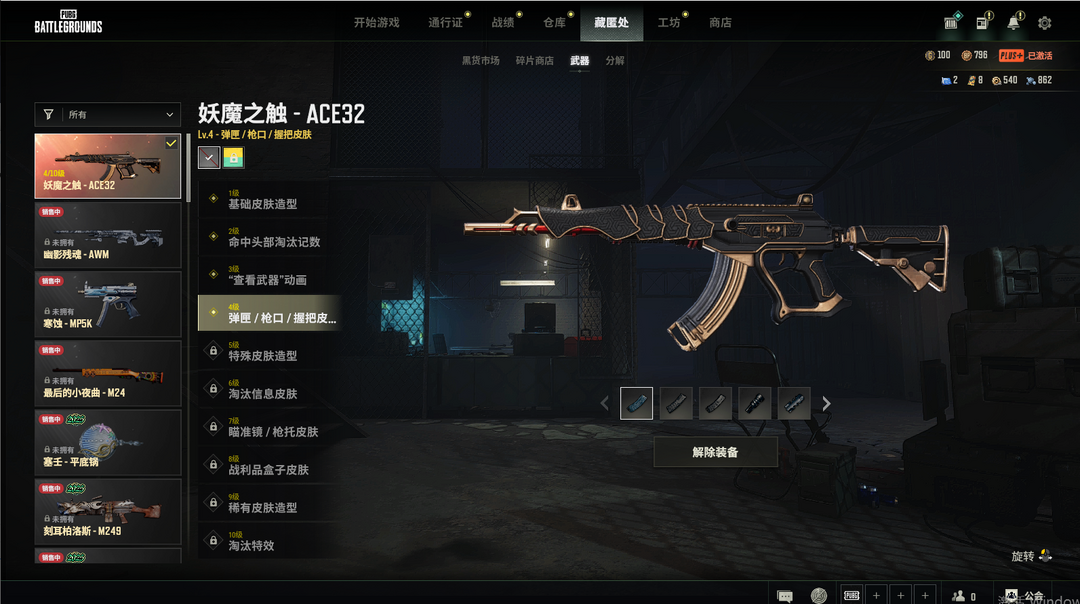Select the 碎片商店 sub-tab

(x=534, y=61)
